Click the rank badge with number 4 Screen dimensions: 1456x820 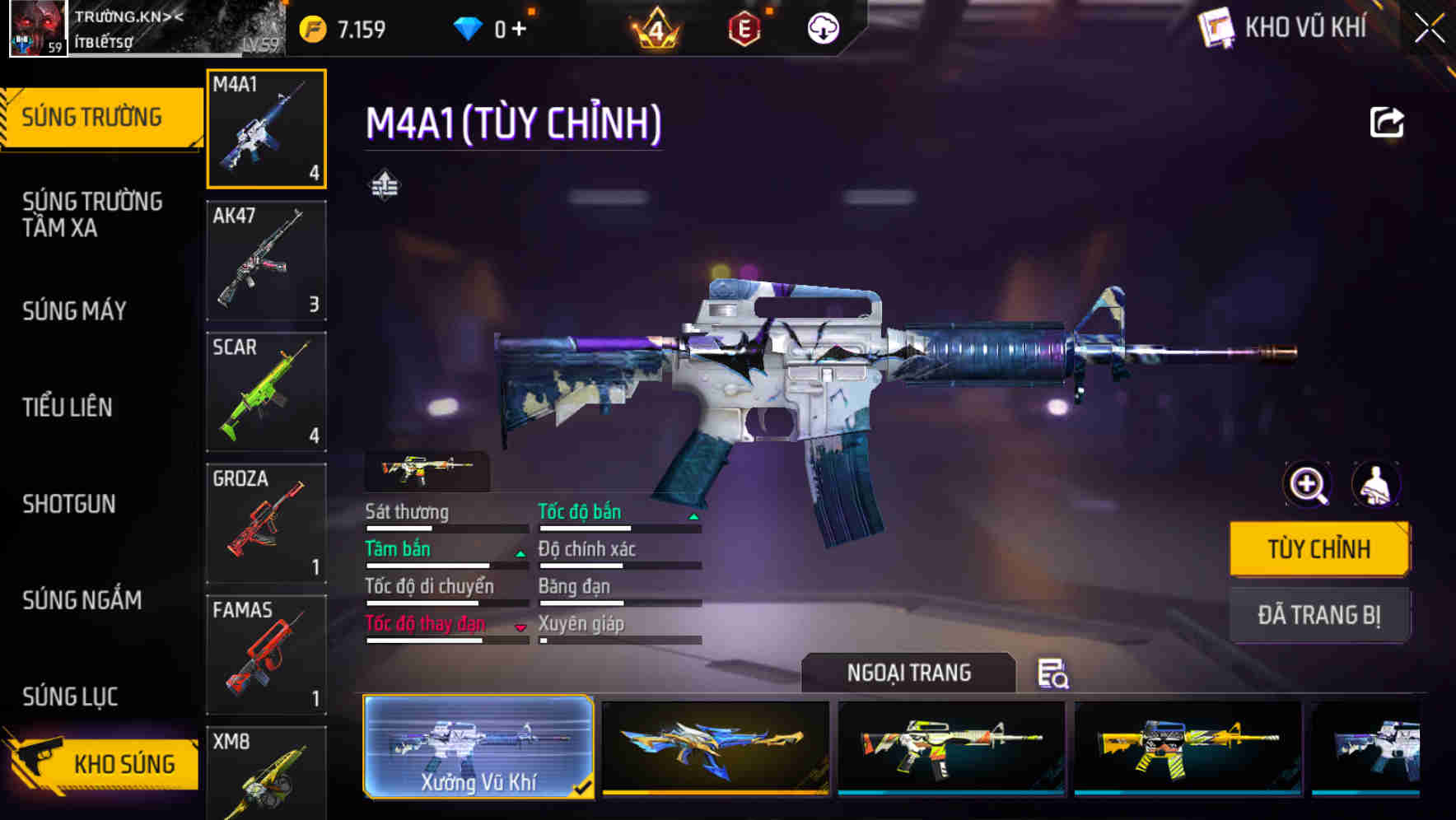tap(655, 27)
